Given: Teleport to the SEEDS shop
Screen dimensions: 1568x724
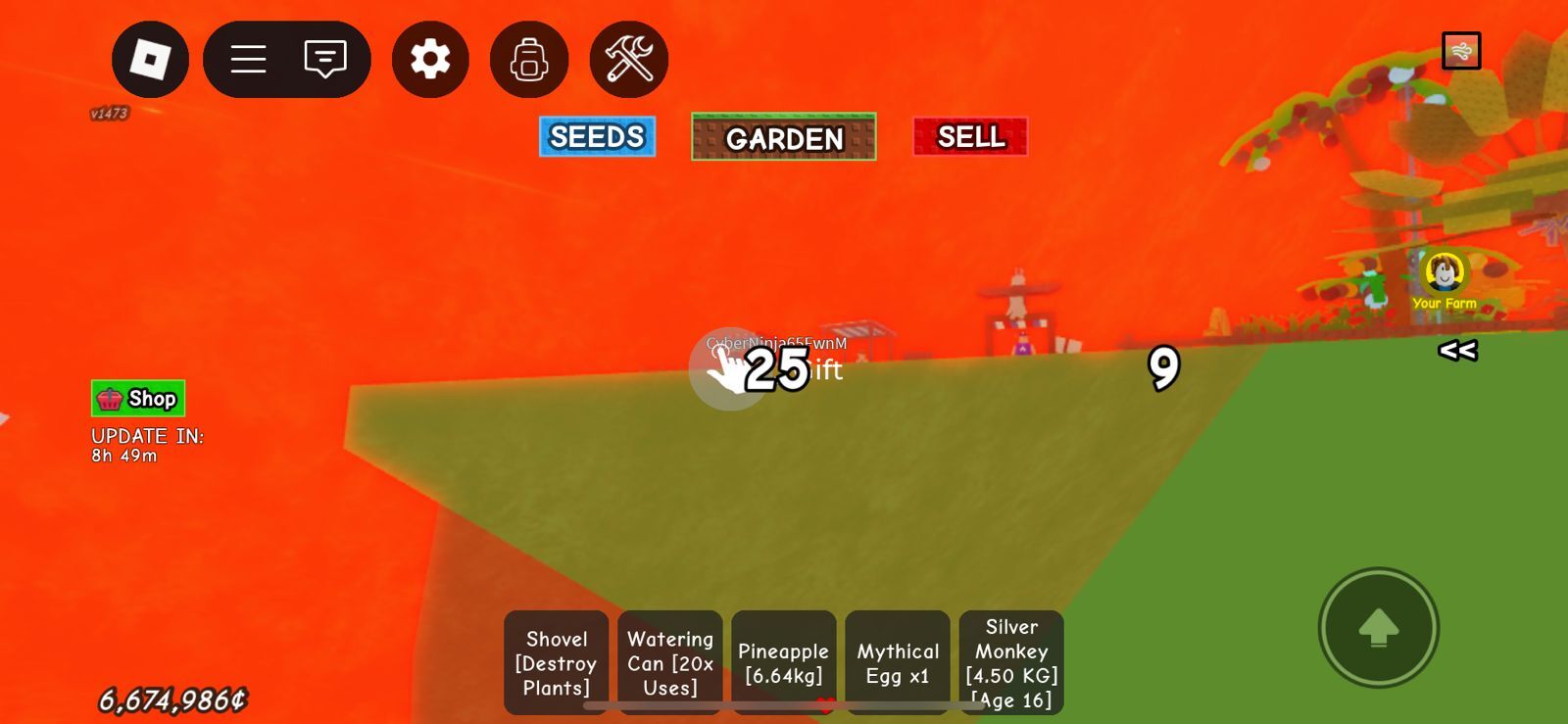Looking at the screenshot, I should tap(597, 137).
